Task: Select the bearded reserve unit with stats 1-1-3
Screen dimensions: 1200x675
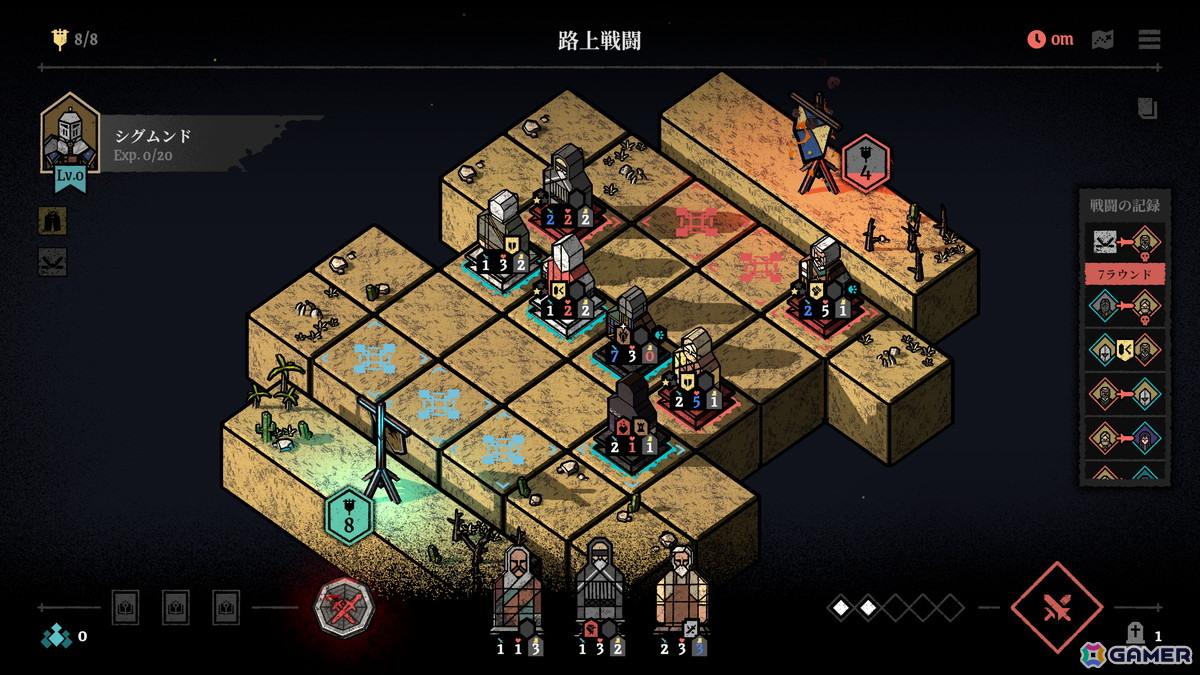Action: click(x=518, y=592)
